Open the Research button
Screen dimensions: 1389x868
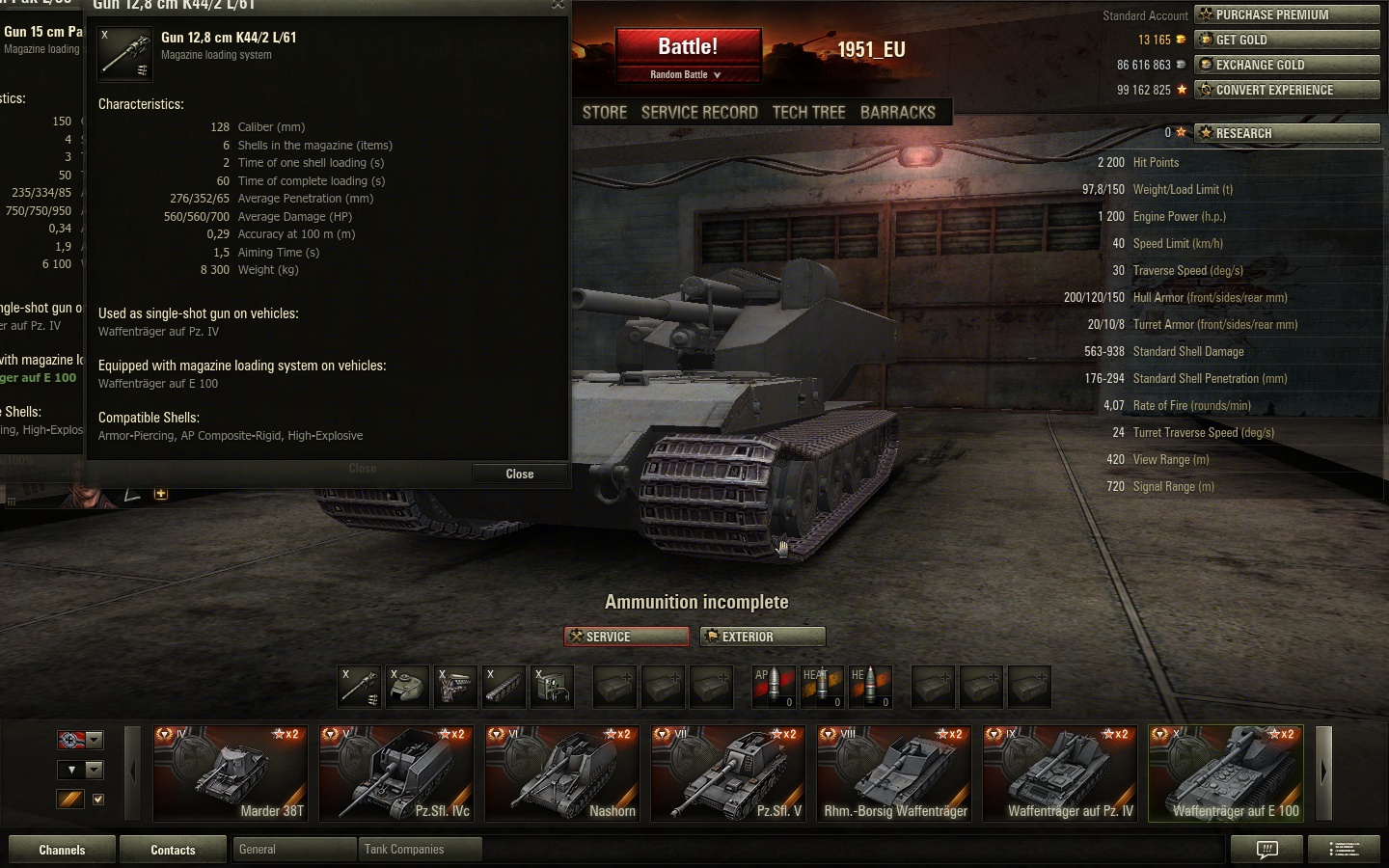[1287, 133]
